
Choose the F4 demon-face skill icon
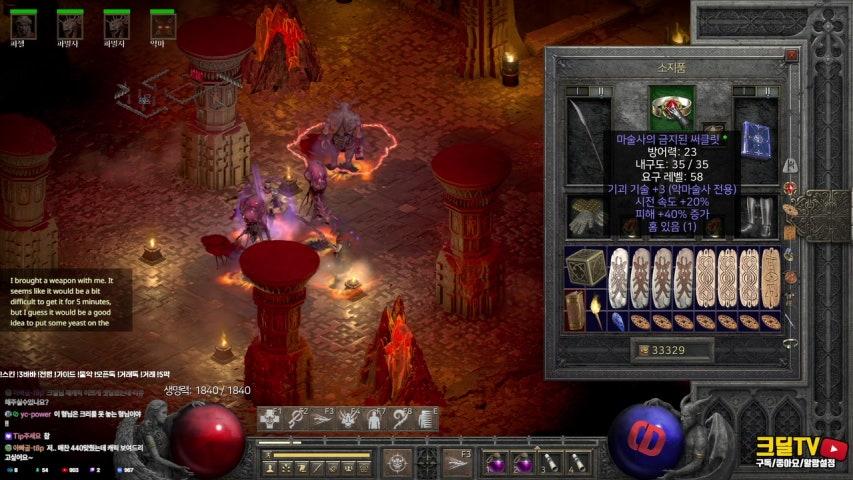pyautogui.click(x=347, y=419)
